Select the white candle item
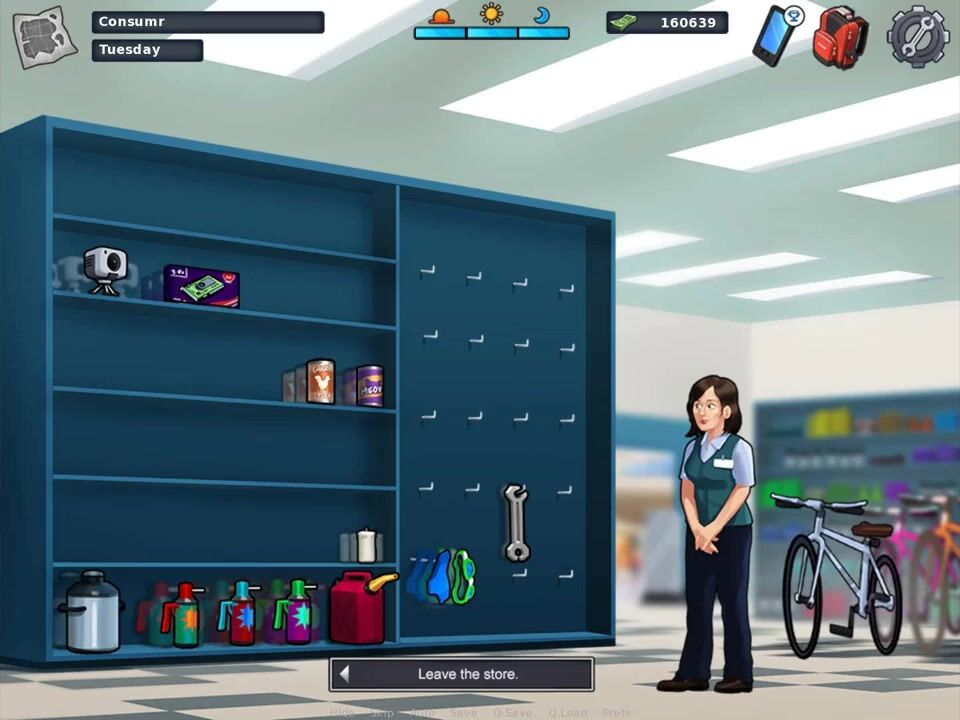Viewport: 960px width, 720px height. 366,545
